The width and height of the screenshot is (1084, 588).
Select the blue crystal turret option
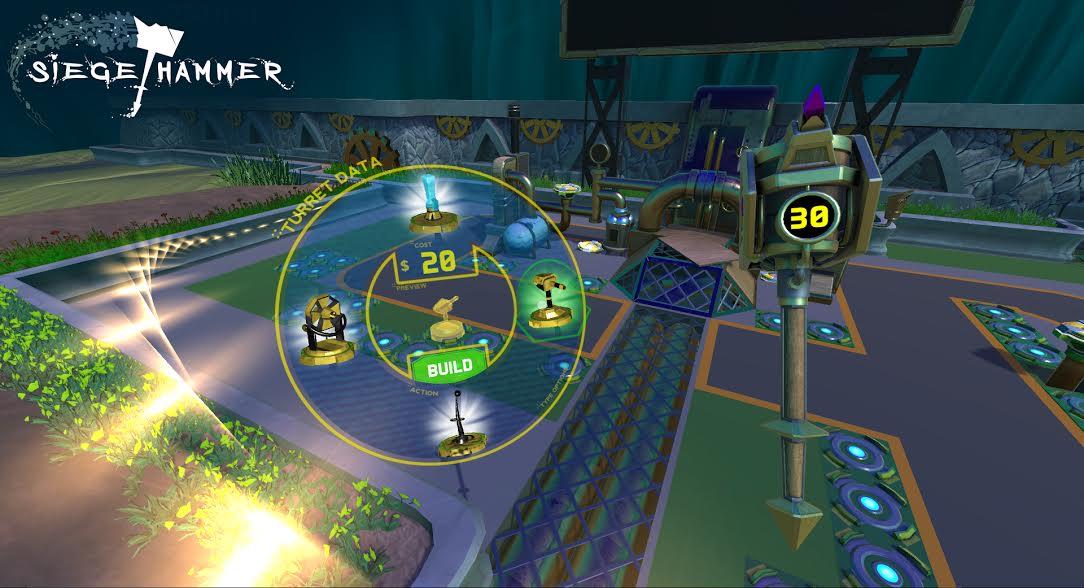tap(432, 200)
